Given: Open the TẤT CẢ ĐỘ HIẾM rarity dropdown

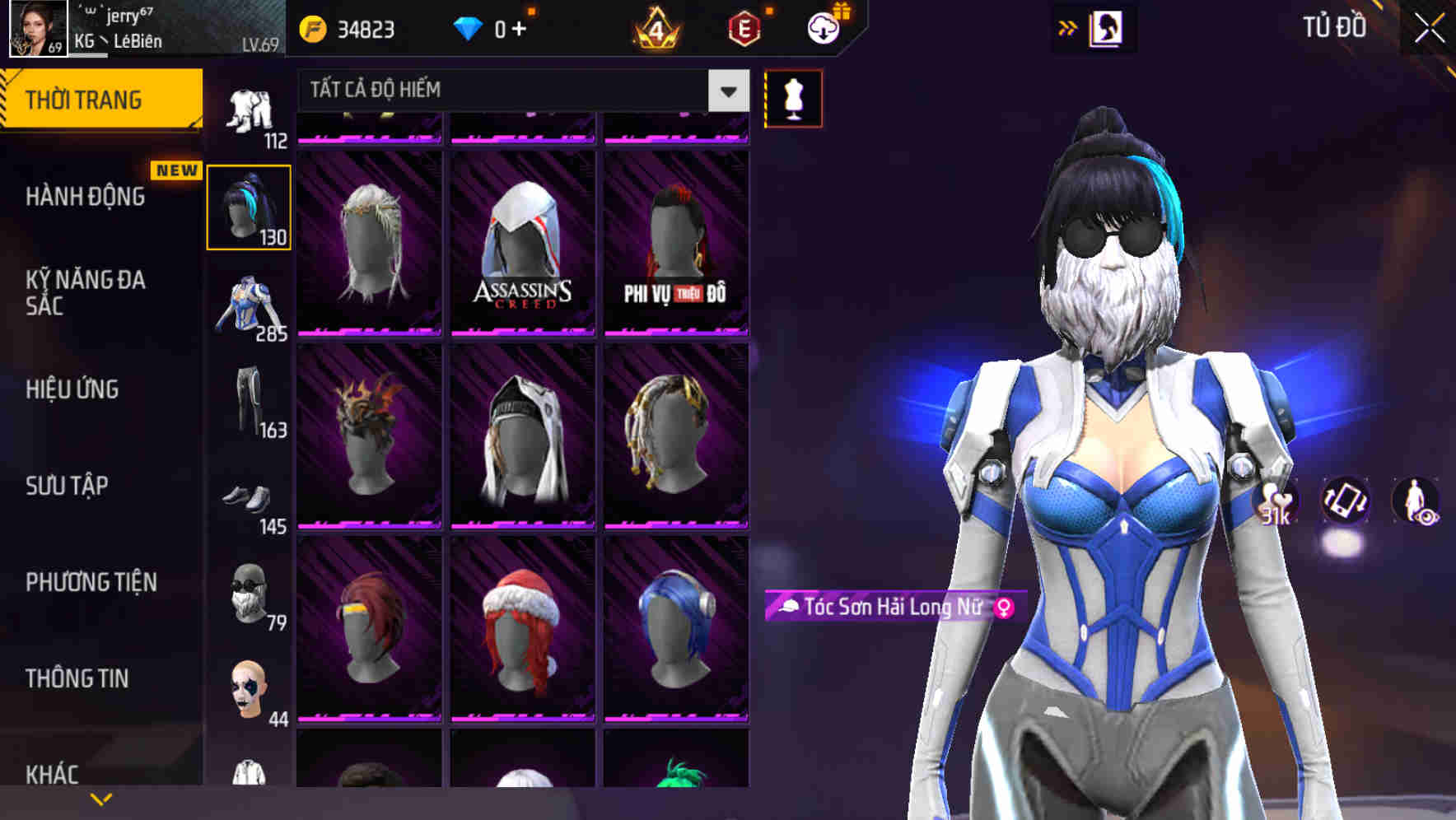Looking at the screenshot, I should pyautogui.click(x=519, y=90).
